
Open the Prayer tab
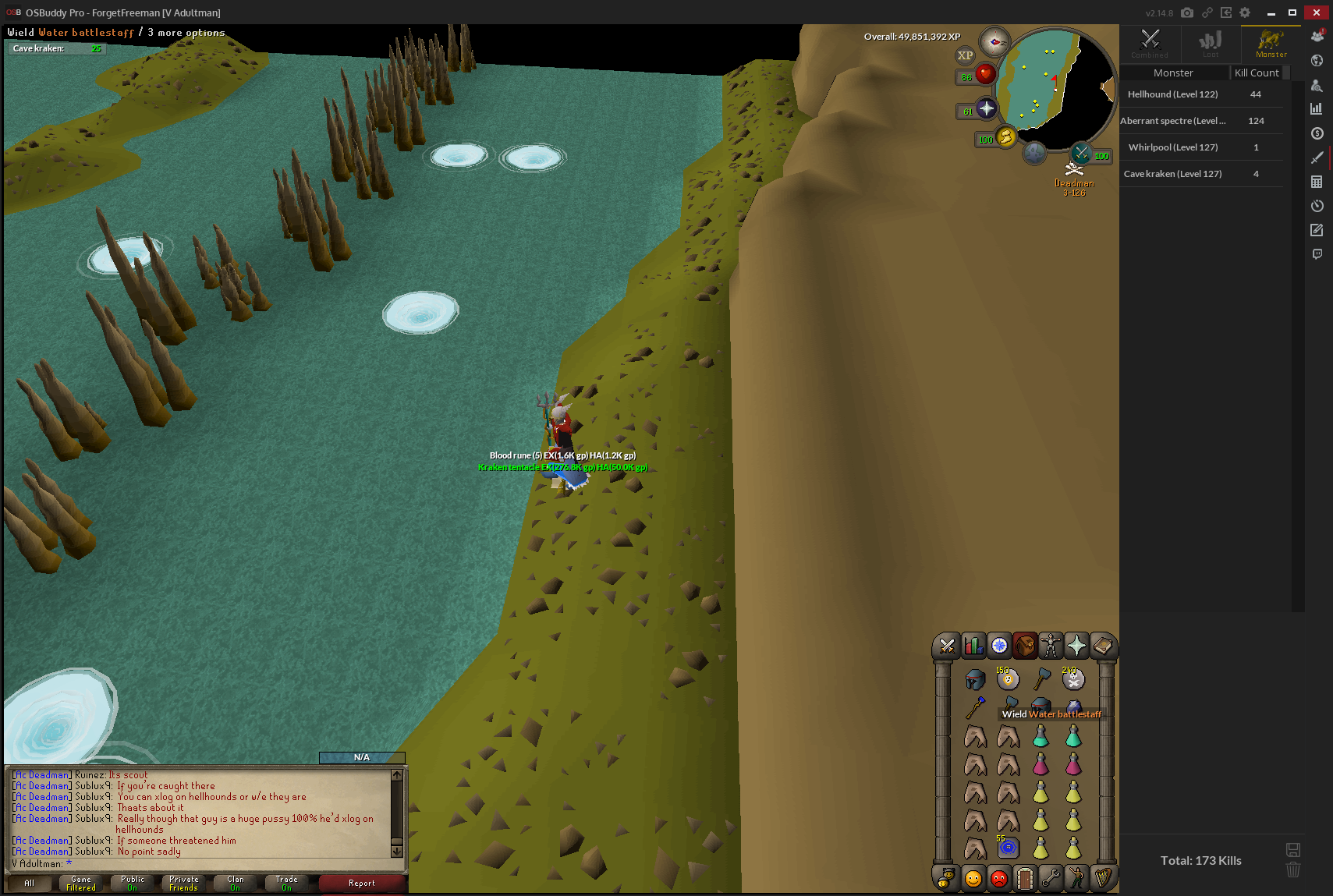point(1076,646)
